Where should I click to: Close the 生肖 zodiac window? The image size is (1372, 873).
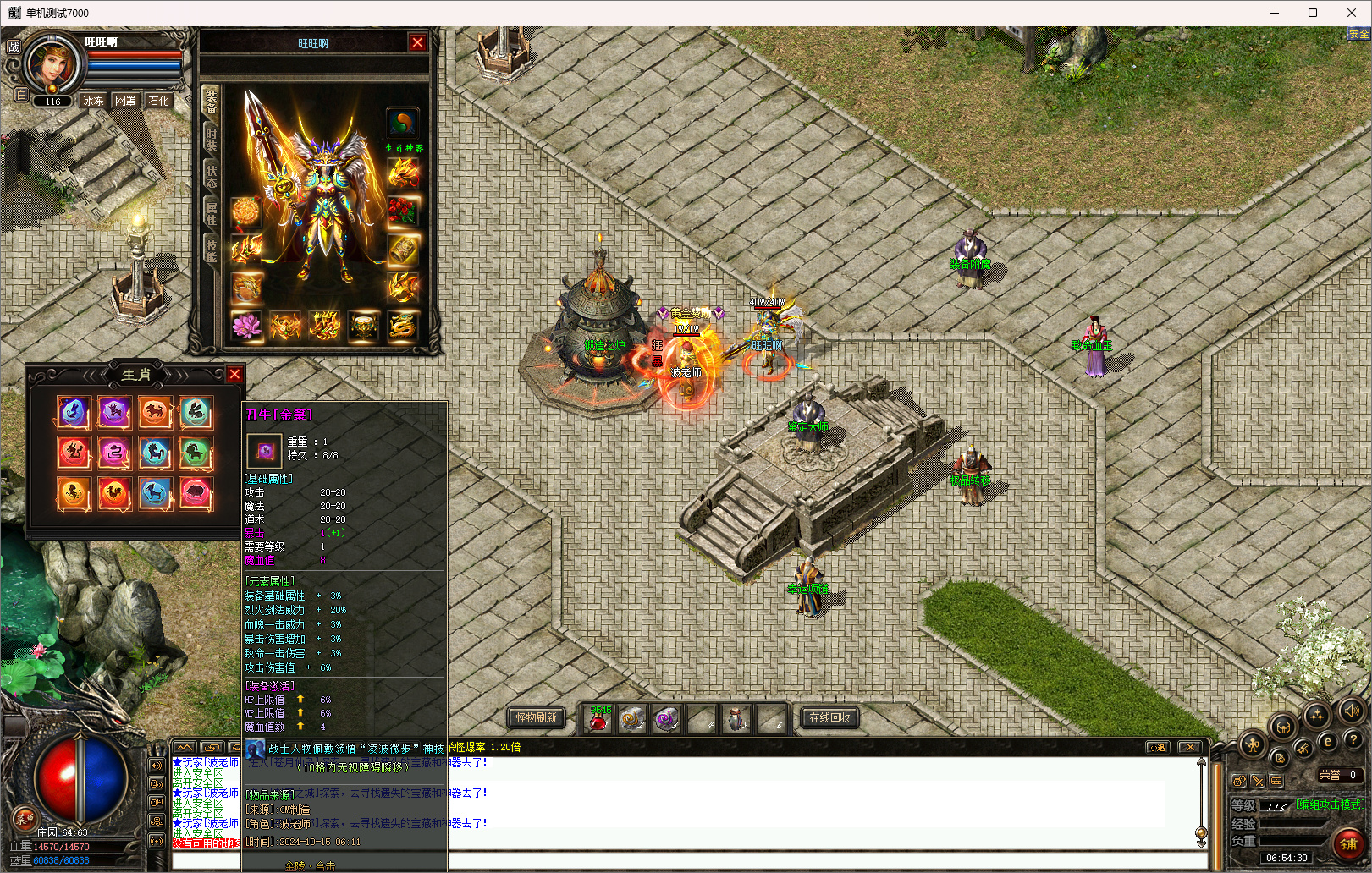pyautogui.click(x=234, y=374)
